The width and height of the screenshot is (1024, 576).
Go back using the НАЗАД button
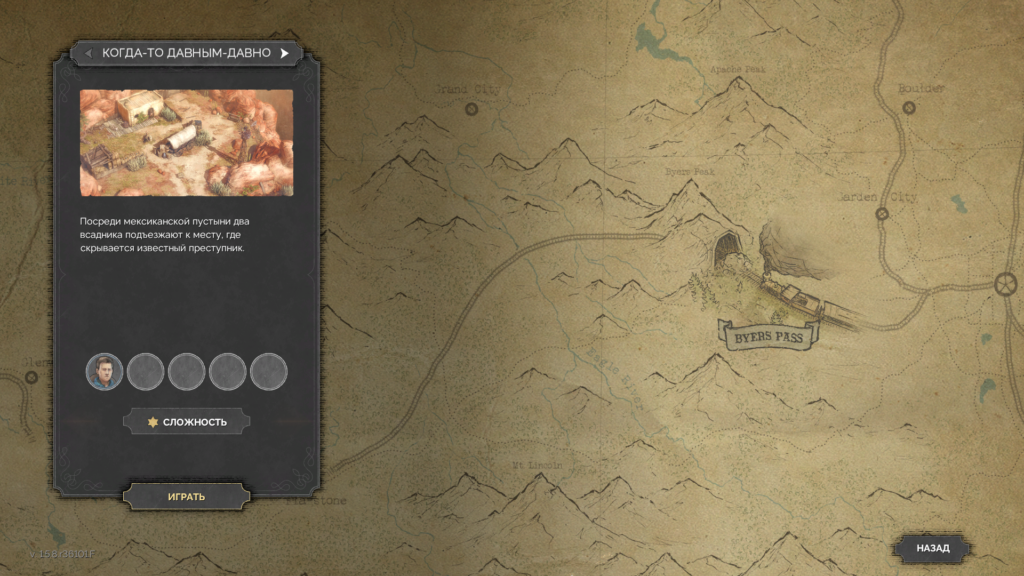(x=932, y=548)
